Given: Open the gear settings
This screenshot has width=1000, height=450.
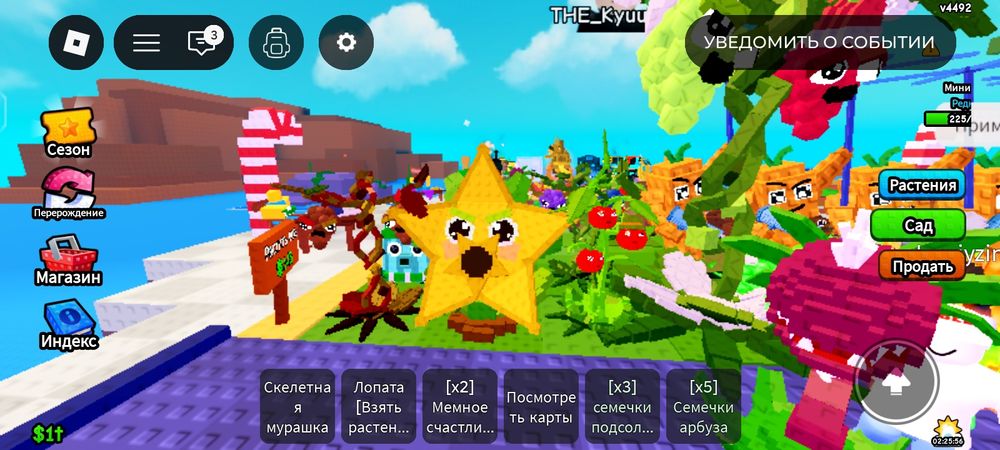Looking at the screenshot, I should tap(346, 43).
